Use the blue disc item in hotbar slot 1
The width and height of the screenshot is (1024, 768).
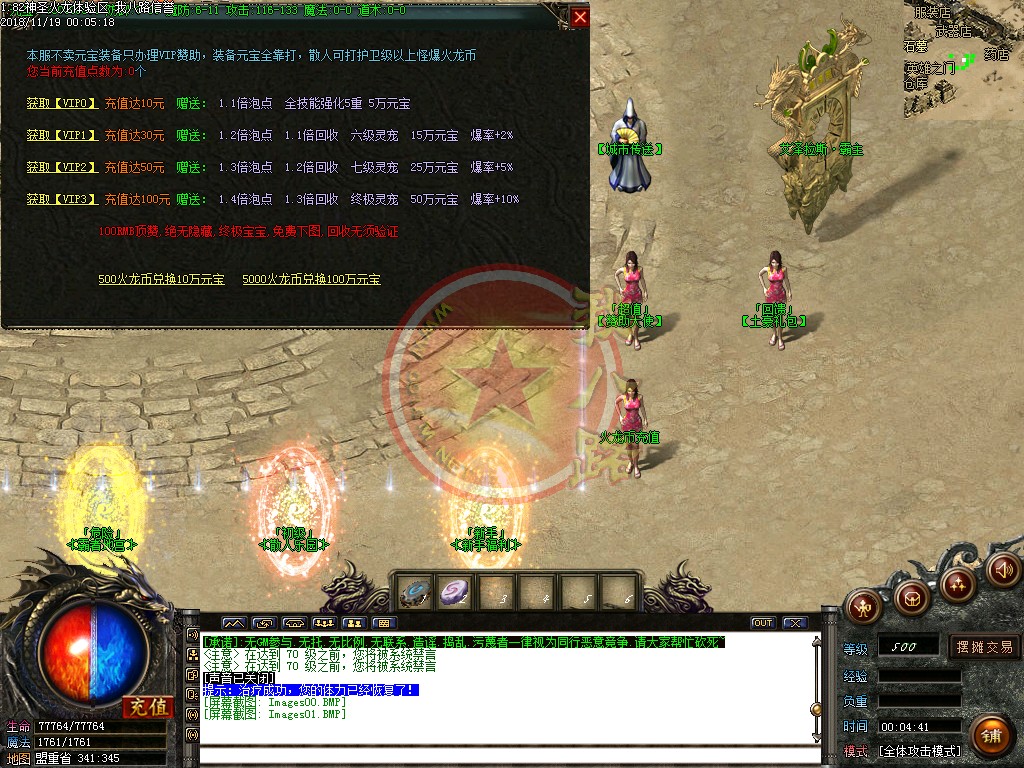(415, 592)
